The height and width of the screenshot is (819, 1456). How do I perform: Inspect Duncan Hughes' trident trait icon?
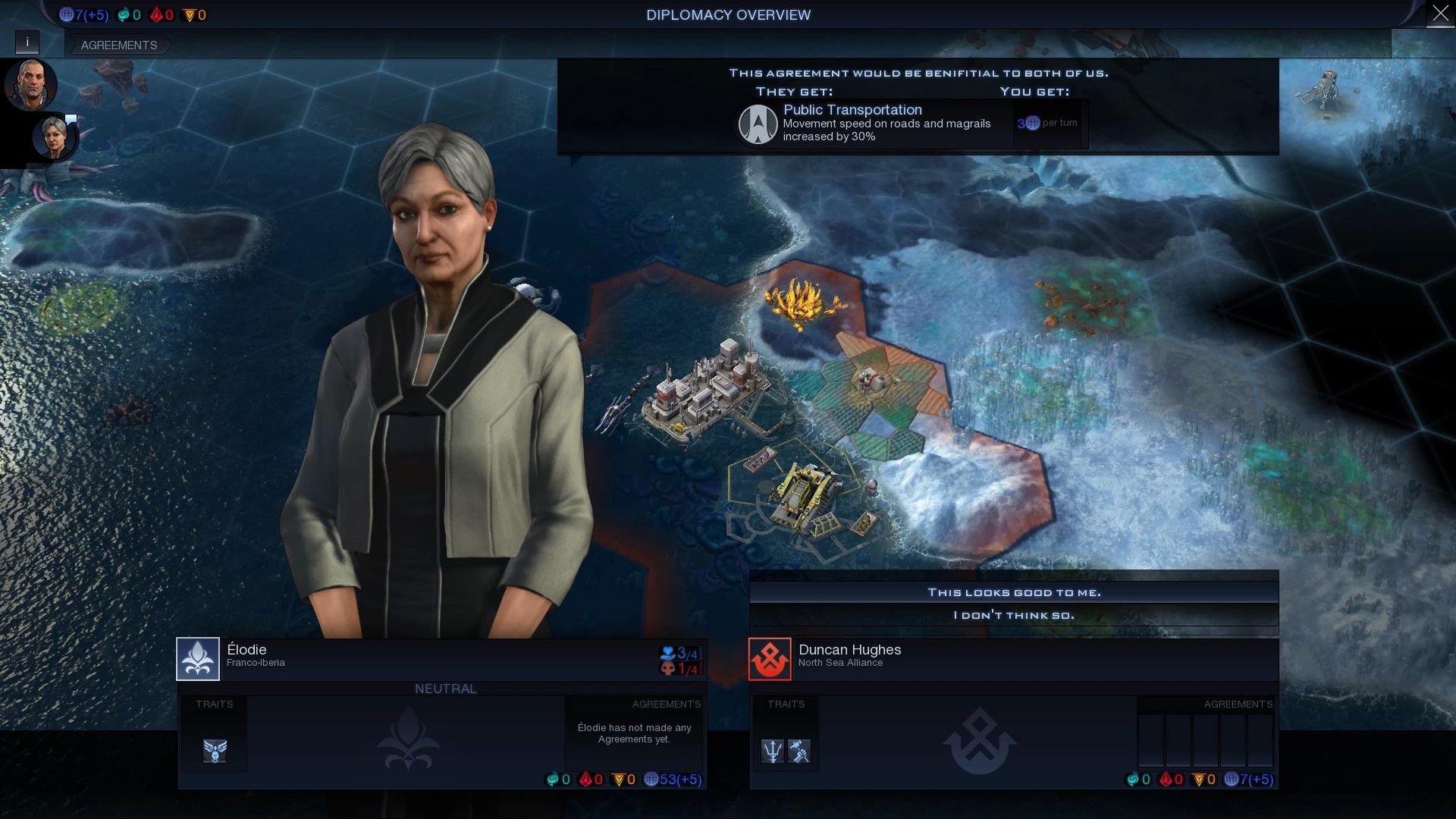point(772,751)
